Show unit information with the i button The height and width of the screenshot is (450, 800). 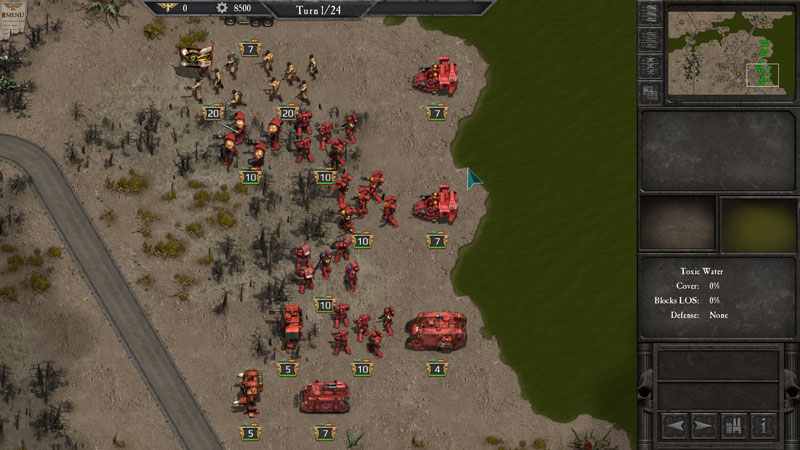coord(764,425)
